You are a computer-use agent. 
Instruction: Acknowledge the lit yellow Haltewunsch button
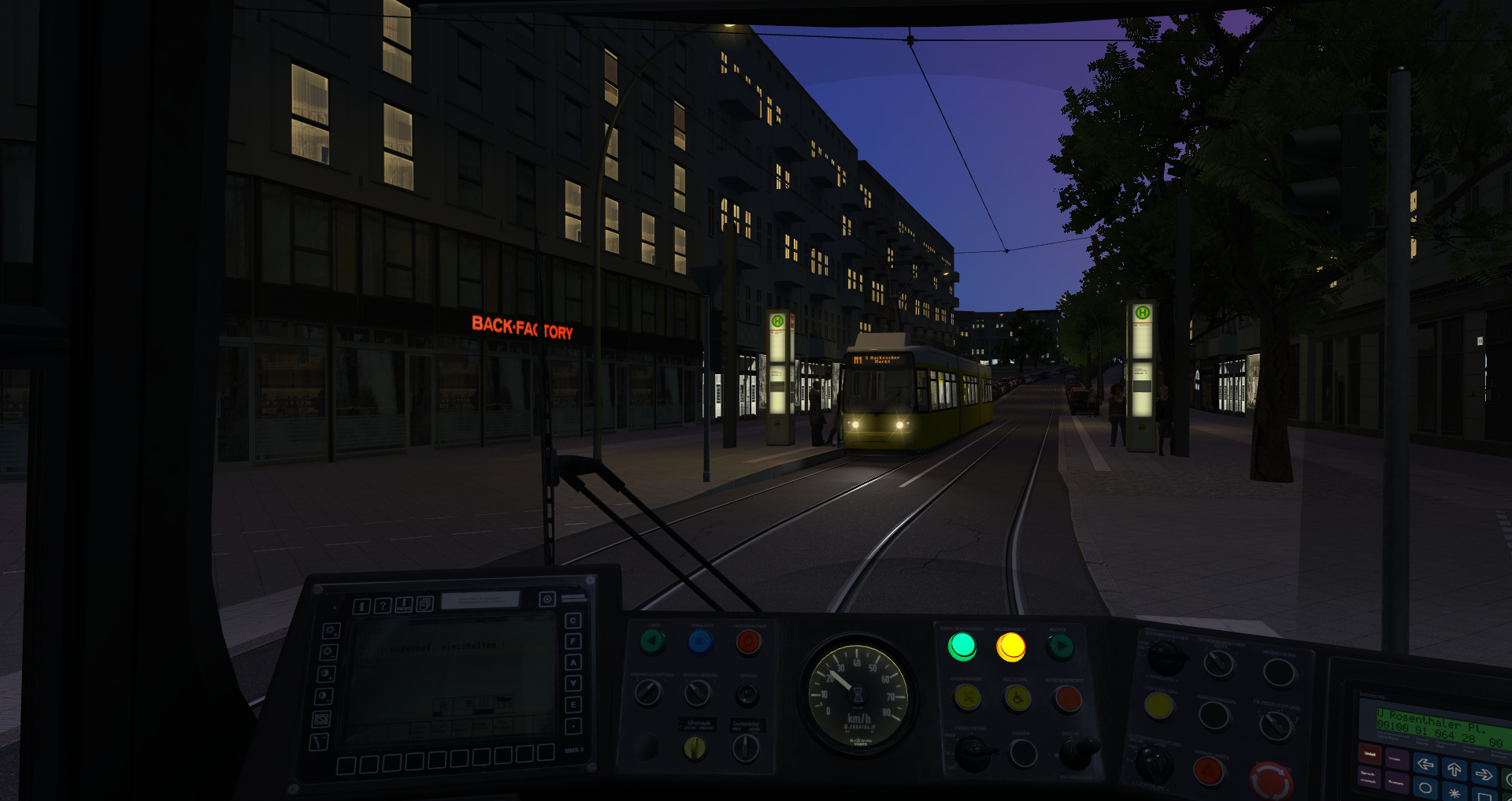1010,647
